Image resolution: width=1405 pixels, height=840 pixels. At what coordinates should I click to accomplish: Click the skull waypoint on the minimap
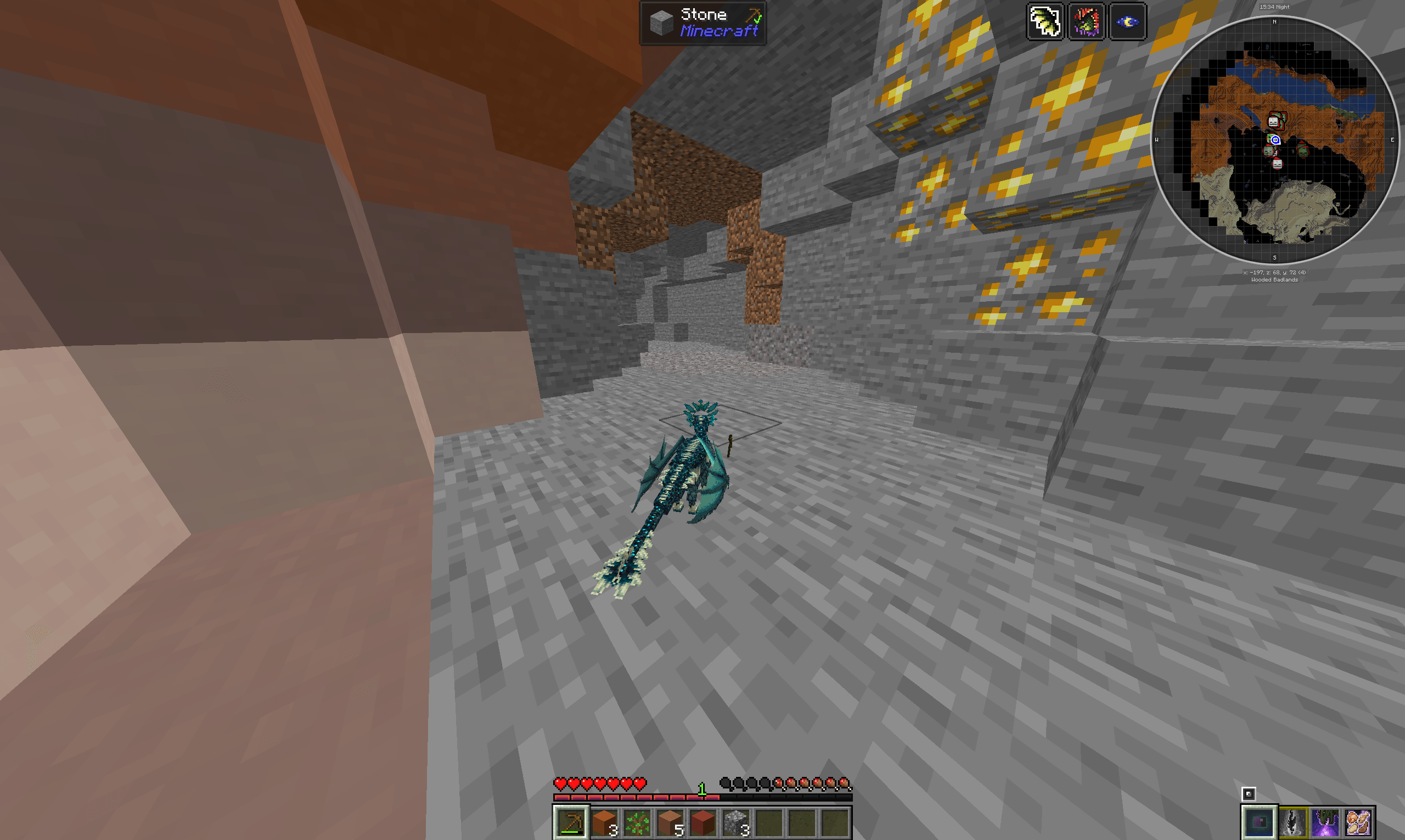click(1274, 122)
